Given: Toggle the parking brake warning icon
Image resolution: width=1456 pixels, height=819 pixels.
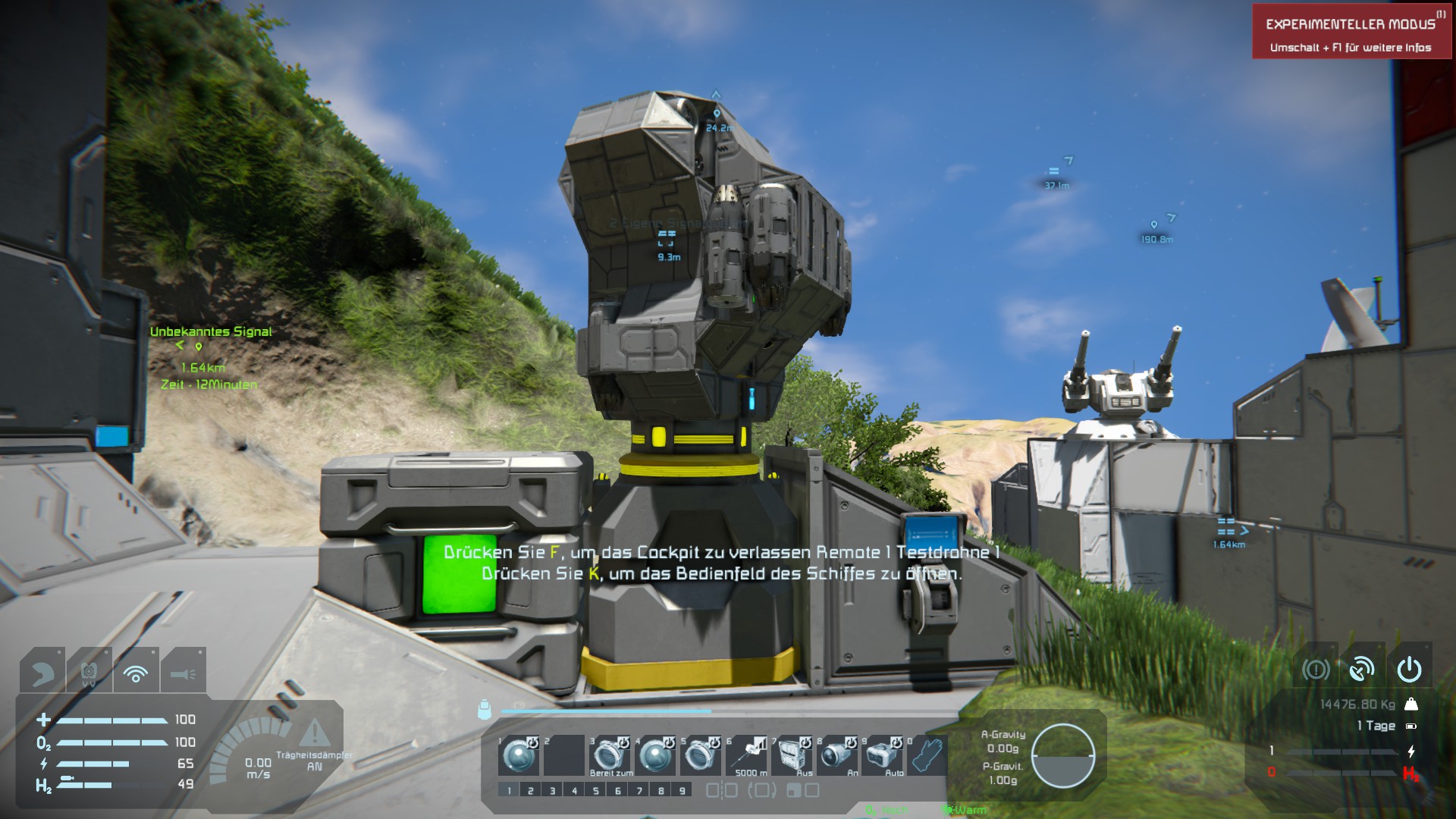Looking at the screenshot, I should coord(1316,669).
